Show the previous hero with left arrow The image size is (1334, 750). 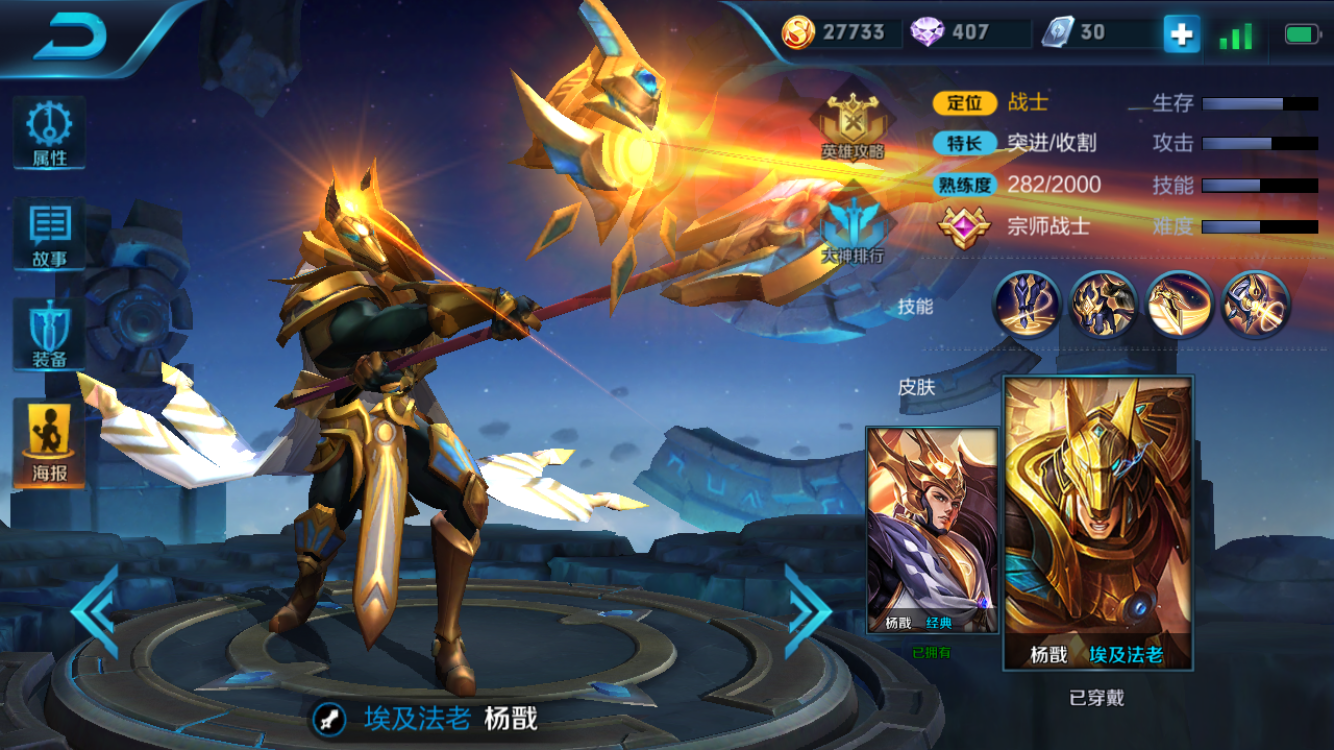click(97, 611)
